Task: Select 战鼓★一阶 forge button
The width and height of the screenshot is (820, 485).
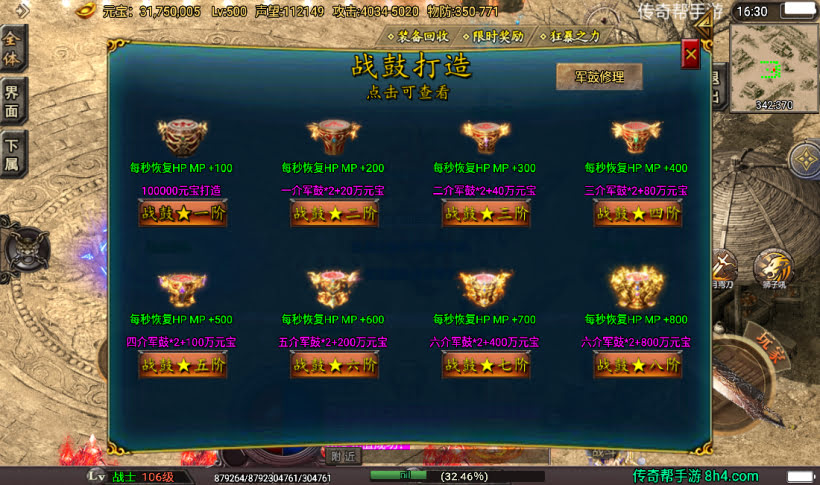Action: click(x=182, y=213)
